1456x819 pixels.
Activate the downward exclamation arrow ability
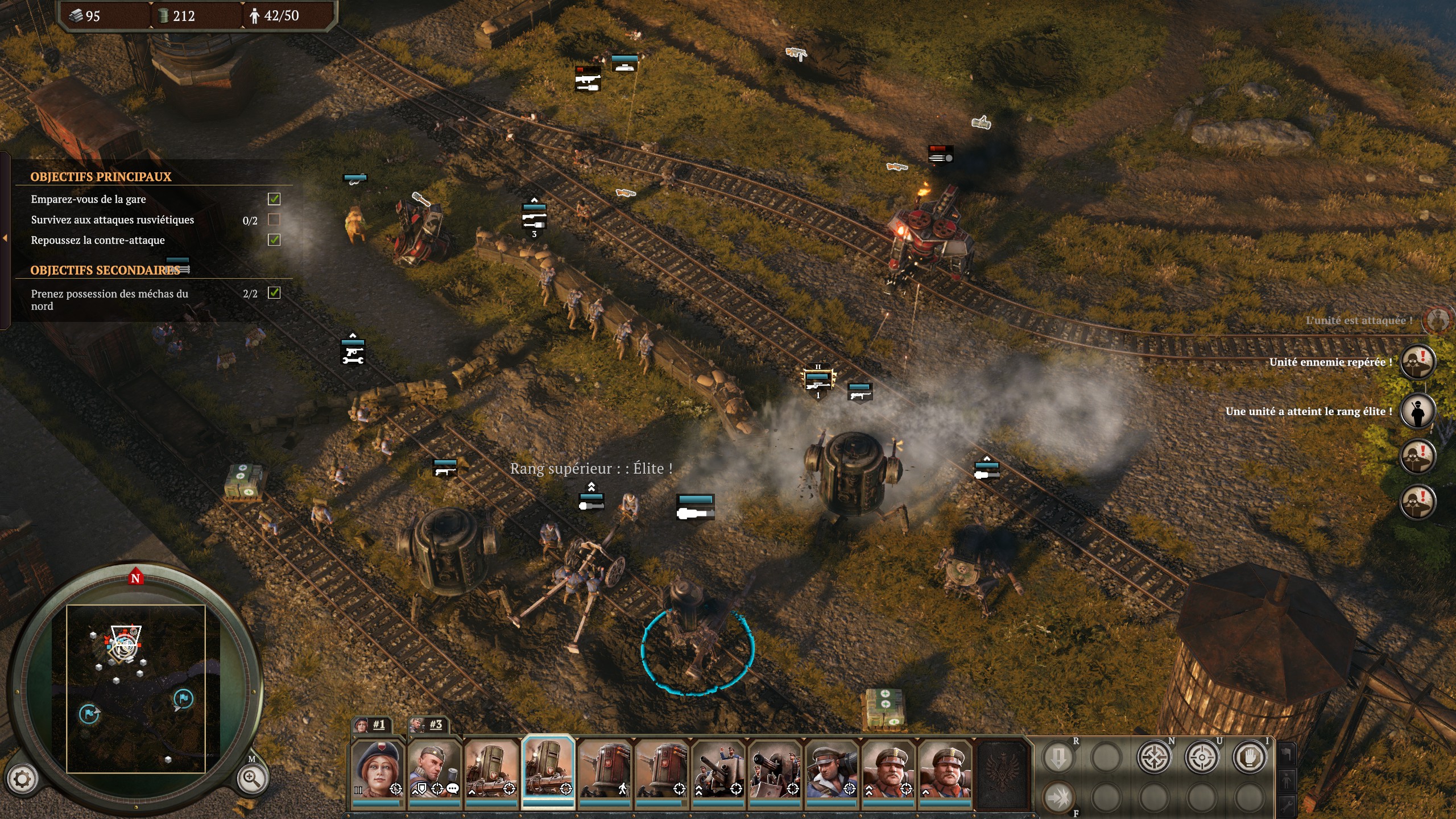point(1058,757)
